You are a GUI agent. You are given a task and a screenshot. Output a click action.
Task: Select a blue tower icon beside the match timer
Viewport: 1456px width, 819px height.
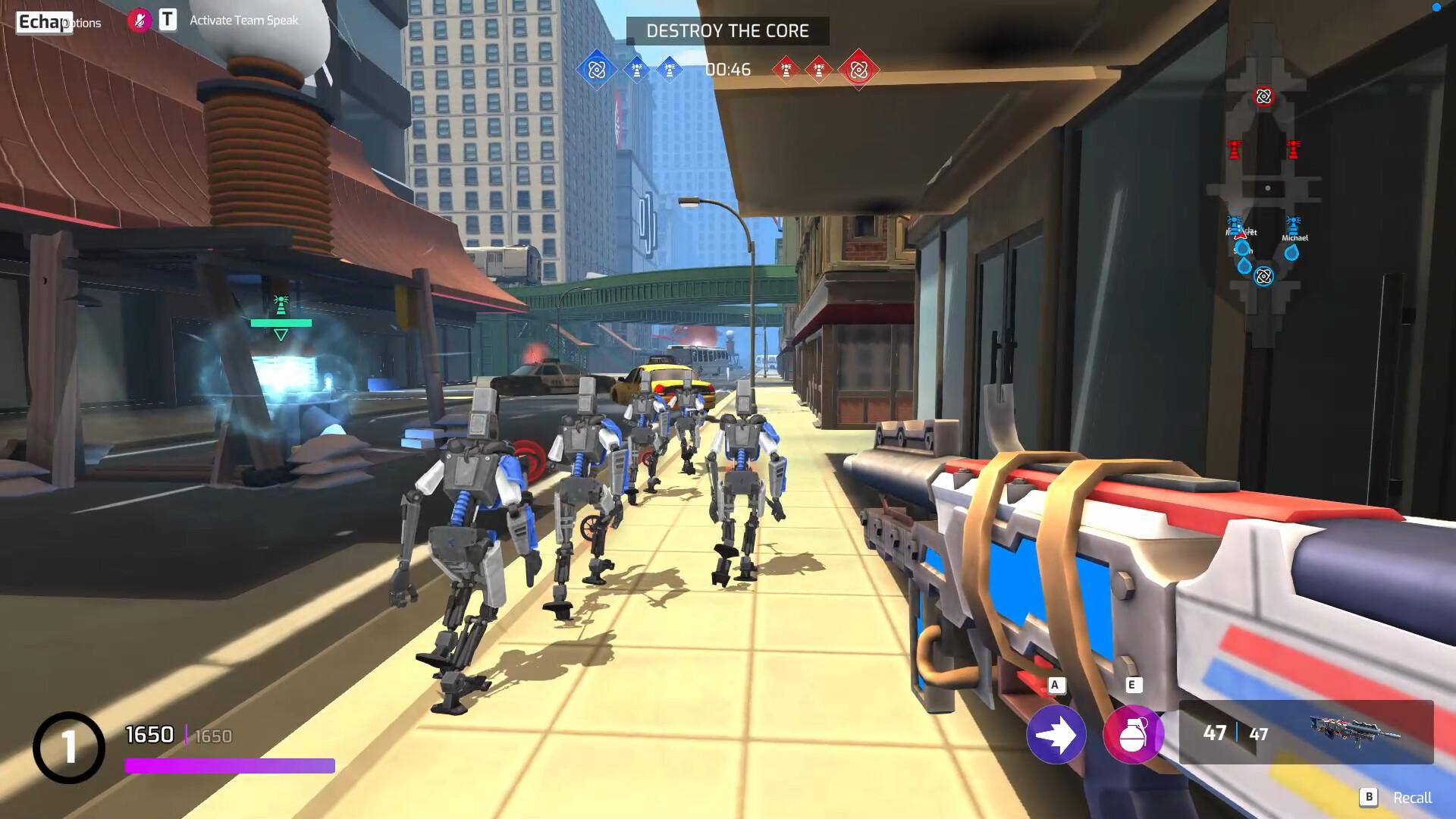[636, 69]
